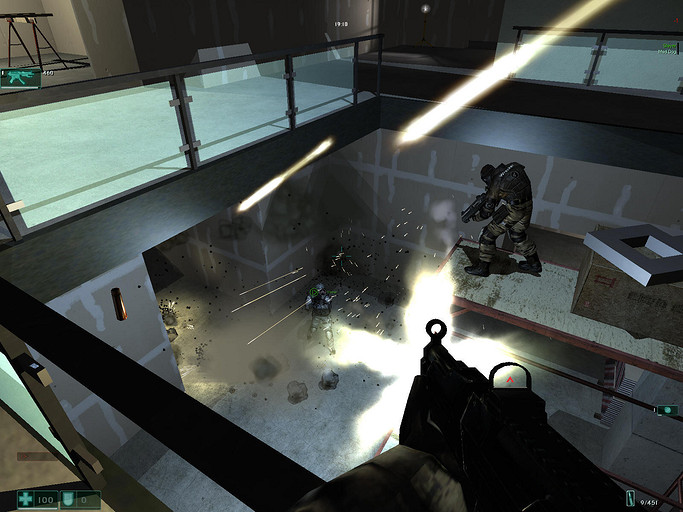
Task: Click the flashlight indicator icon
Action: (667, 410)
